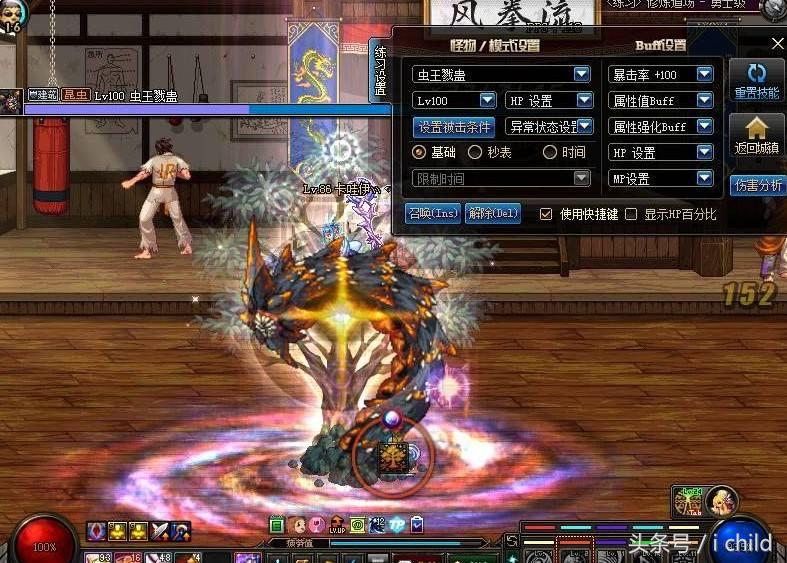Screen dimensions: 787x563
Task: Click the 解除(Del) dismiss button
Action: 493,213
